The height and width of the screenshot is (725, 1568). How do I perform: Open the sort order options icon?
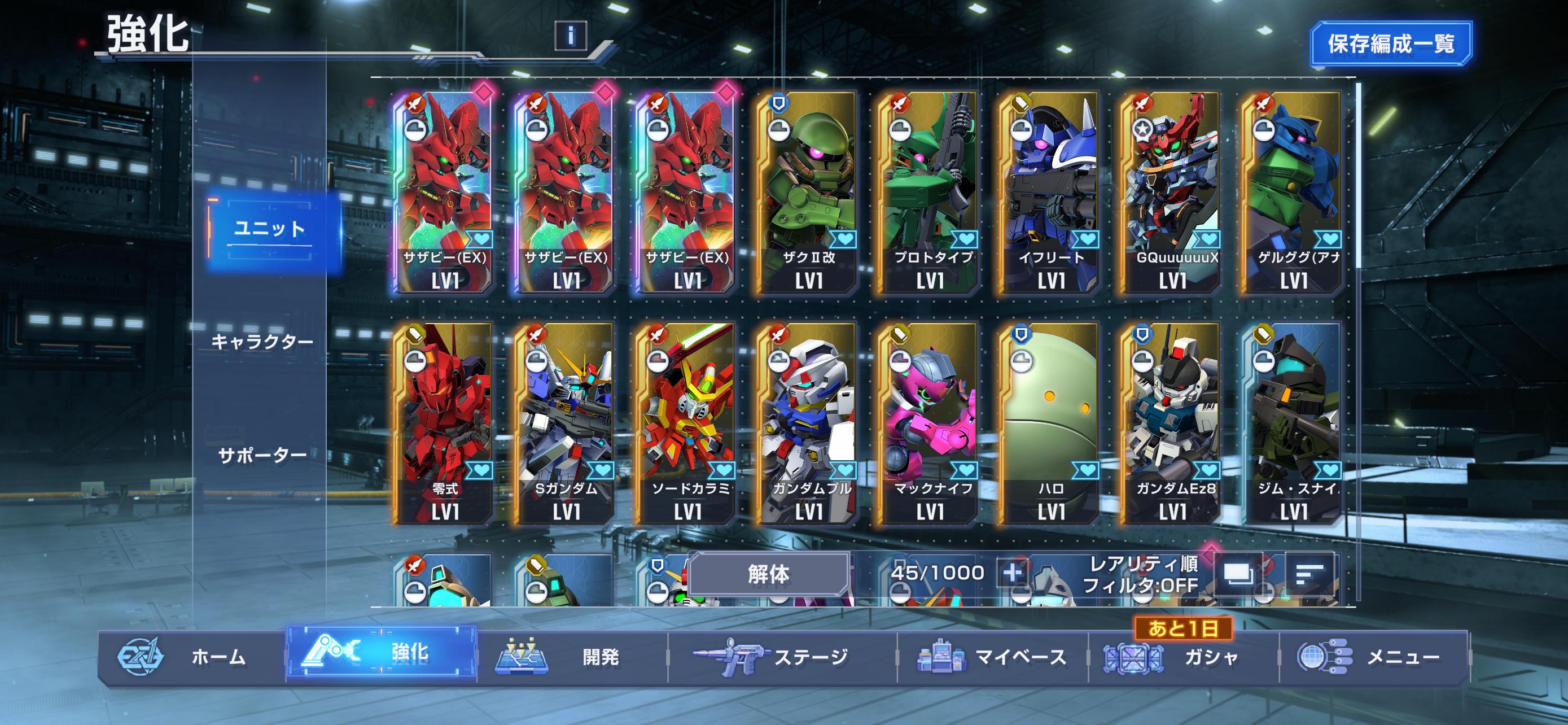[x=1310, y=574]
